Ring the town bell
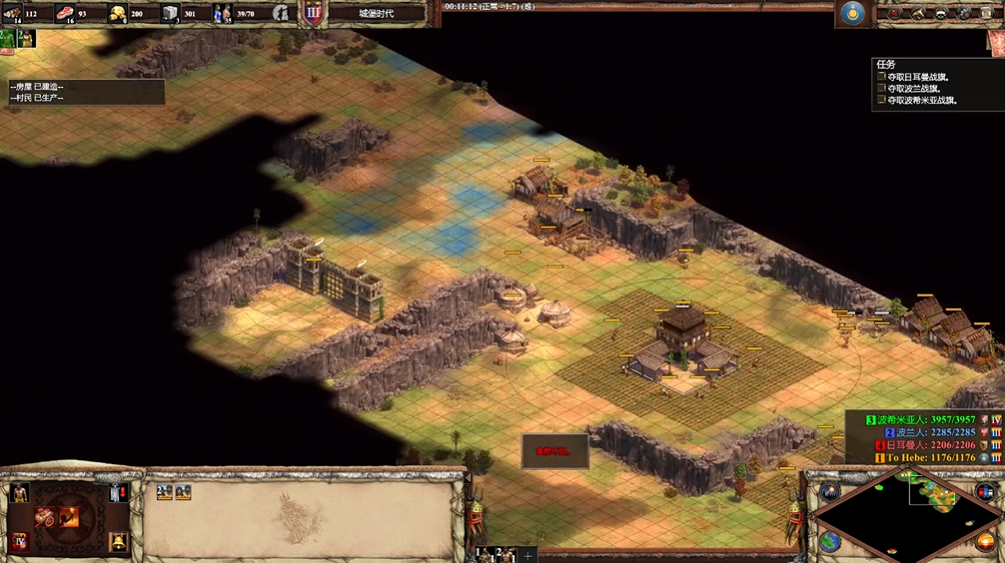This screenshot has width=1005, height=563. 118,542
